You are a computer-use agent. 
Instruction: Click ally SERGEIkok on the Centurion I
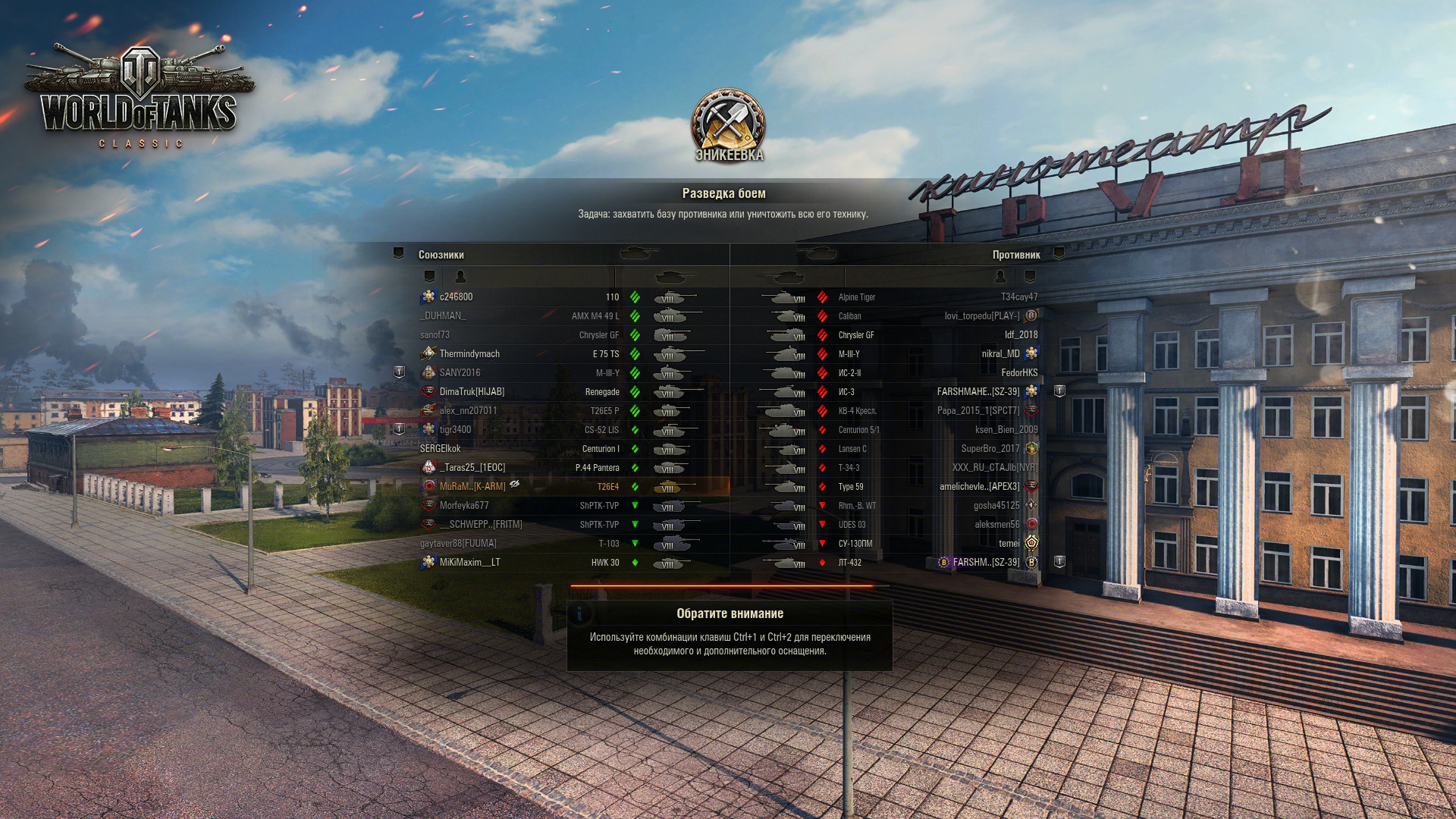pos(441,449)
